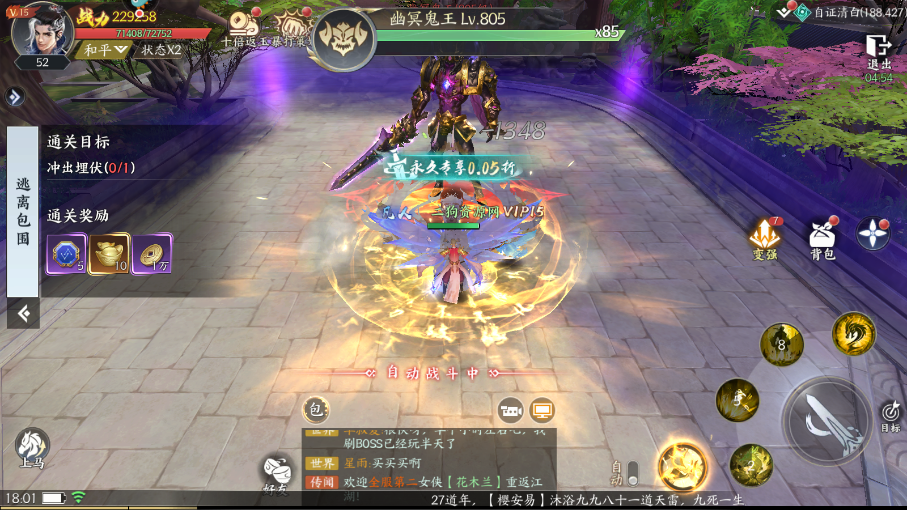The width and height of the screenshot is (907, 510).
Task: Collapse the 逃离包围 objective panel arrow
Action: [x=23, y=314]
